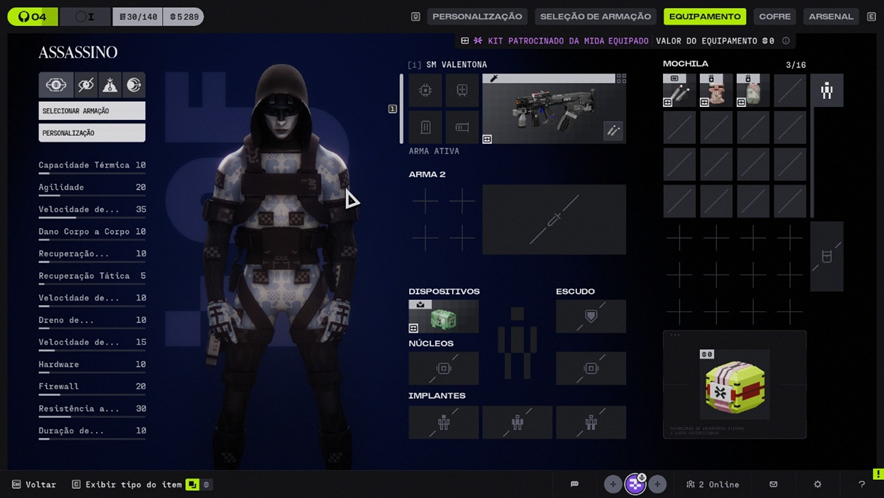This screenshot has width=884, height=498.
Task: Click the Personalização button under Assassino
Action: pyautogui.click(x=92, y=133)
